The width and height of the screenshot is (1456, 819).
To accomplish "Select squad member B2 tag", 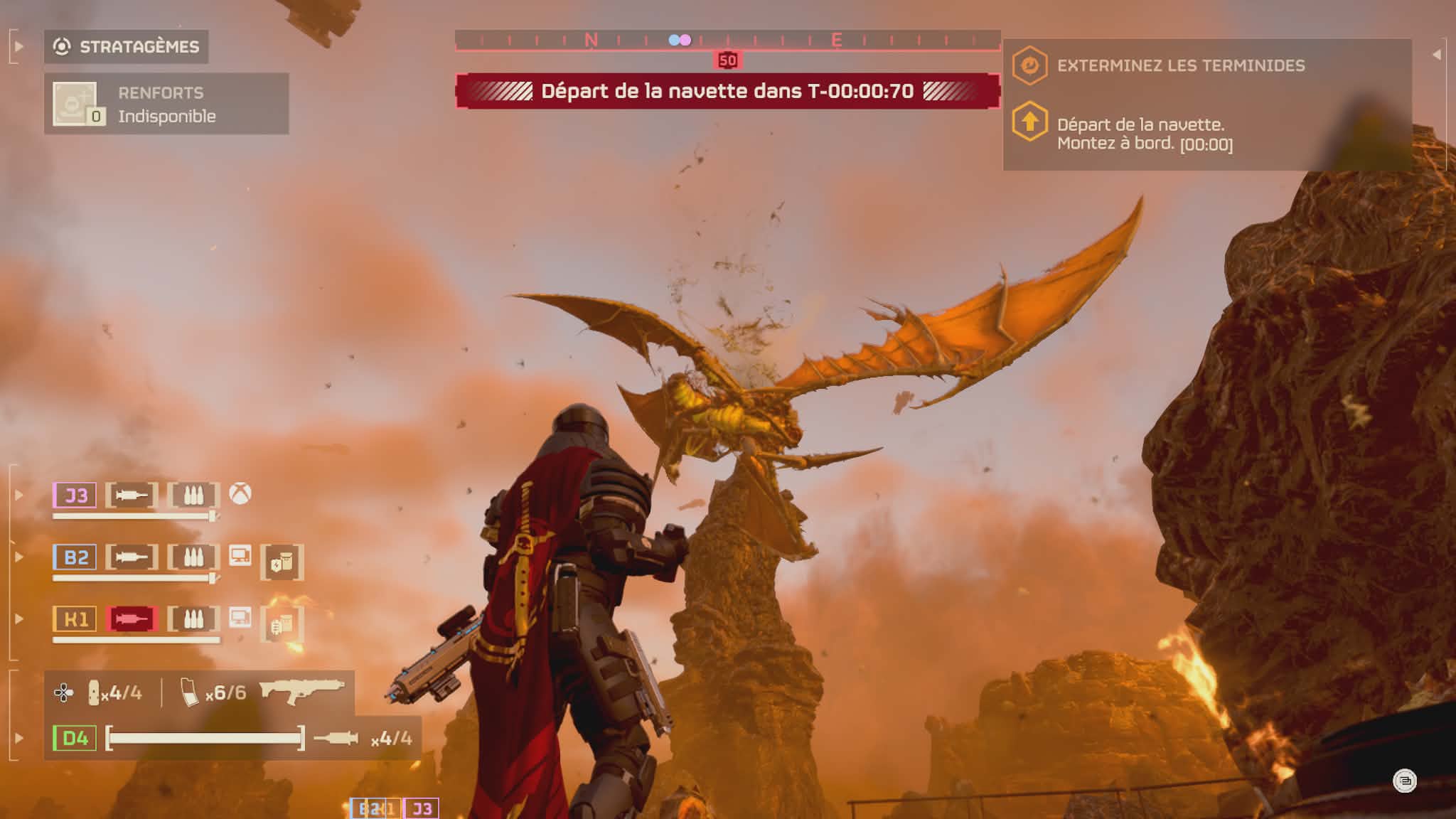I will [x=75, y=557].
